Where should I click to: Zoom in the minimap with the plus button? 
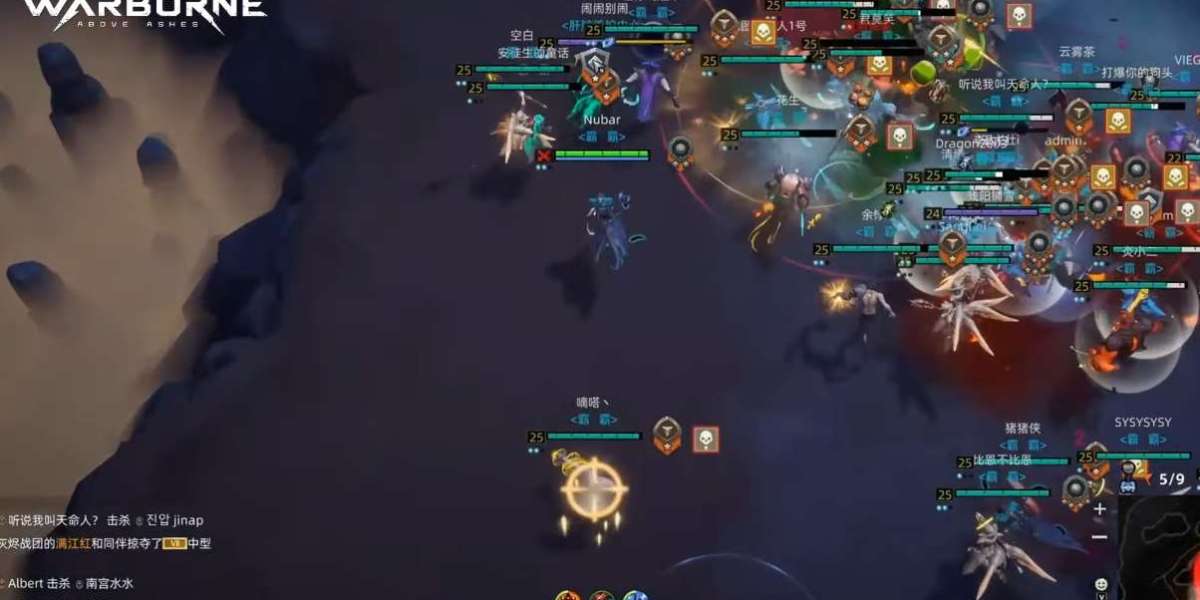pos(1100,509)
